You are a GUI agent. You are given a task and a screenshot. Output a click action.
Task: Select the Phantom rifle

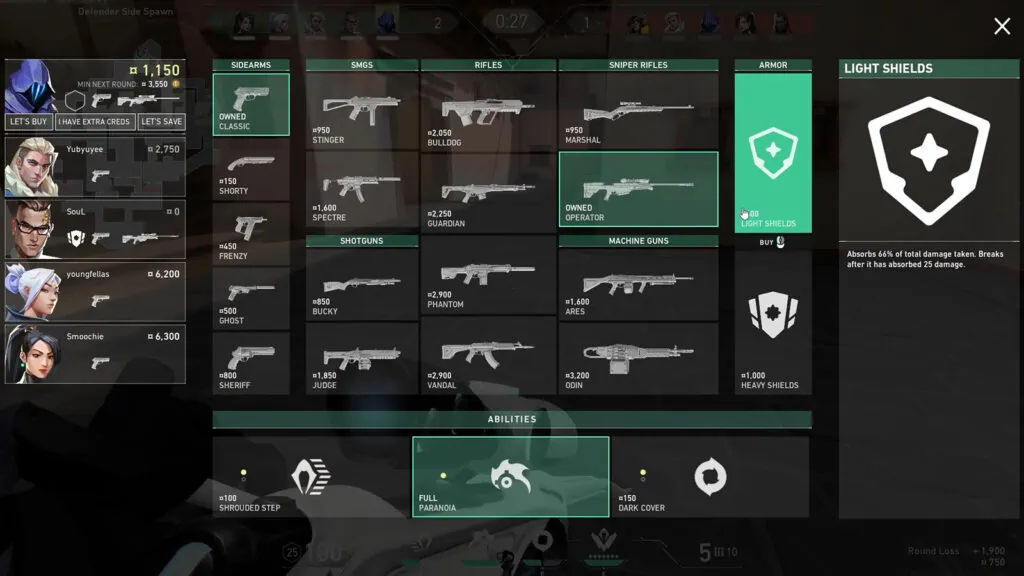tap(488, 275)
